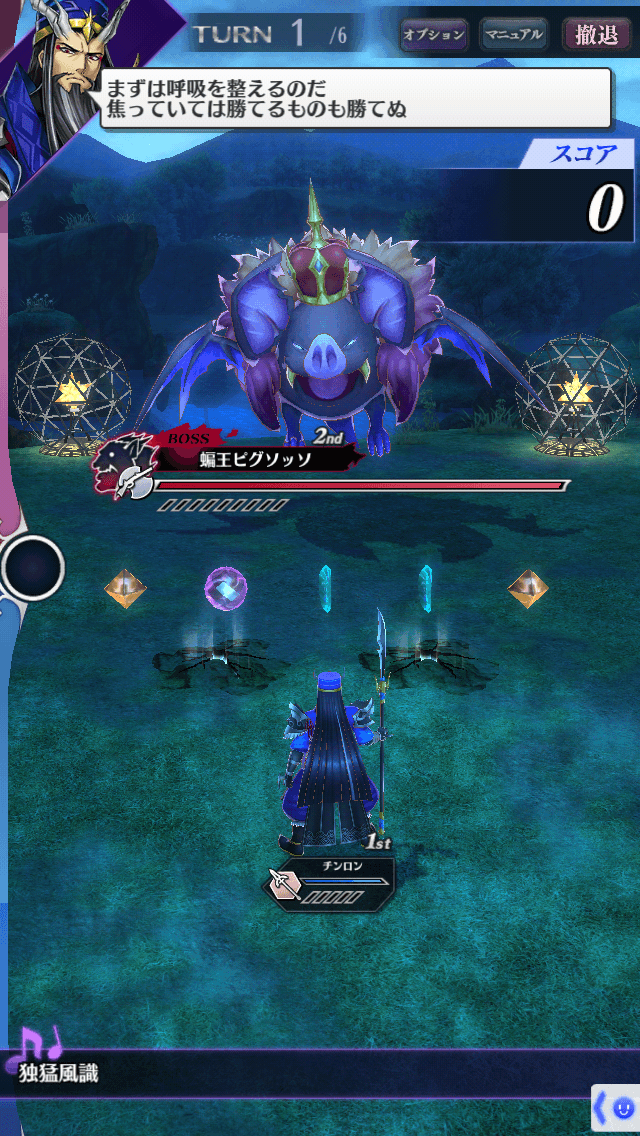Open the オプション options menu

tap(434, 34)
